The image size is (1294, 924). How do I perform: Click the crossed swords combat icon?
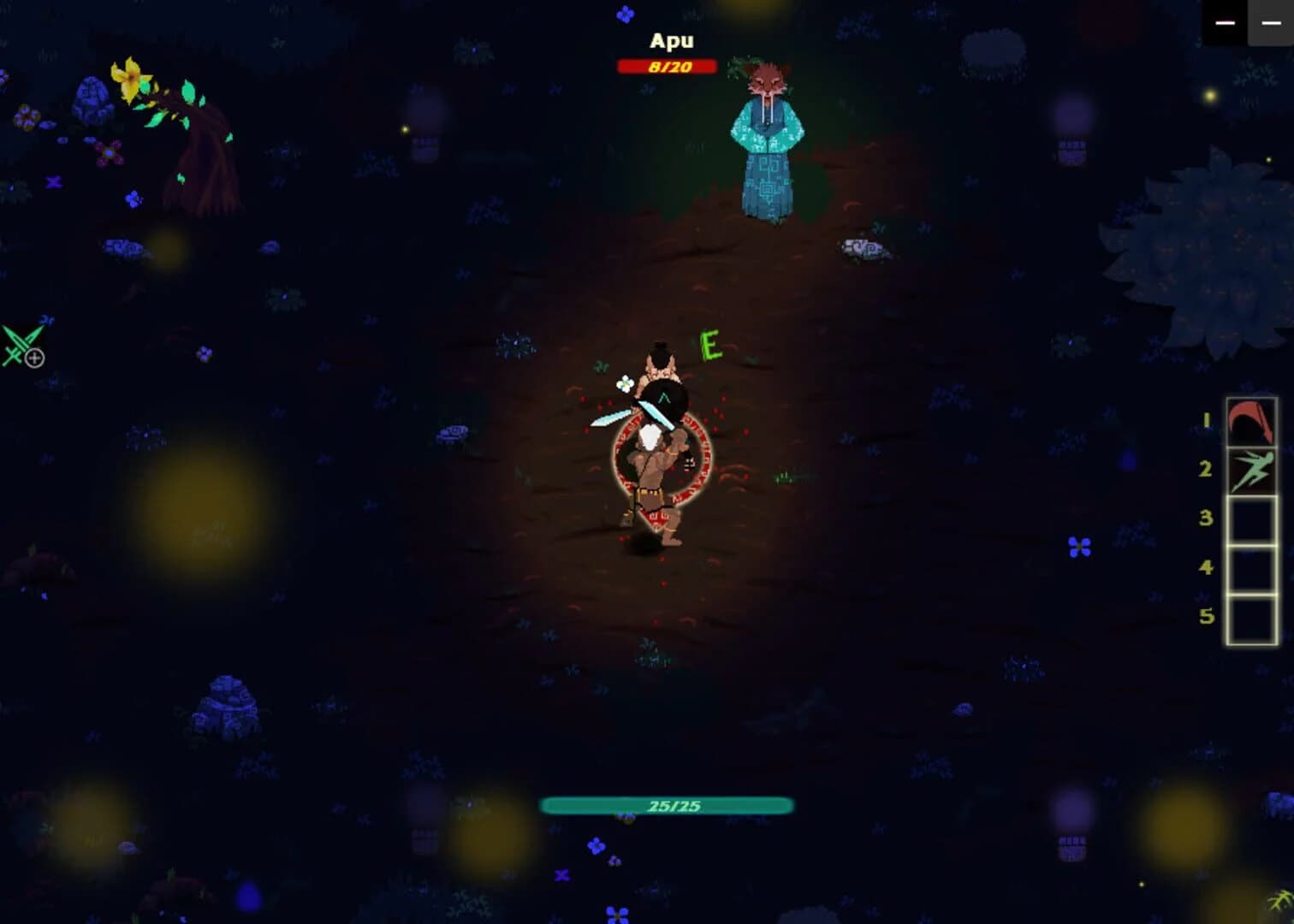[17, 346]
